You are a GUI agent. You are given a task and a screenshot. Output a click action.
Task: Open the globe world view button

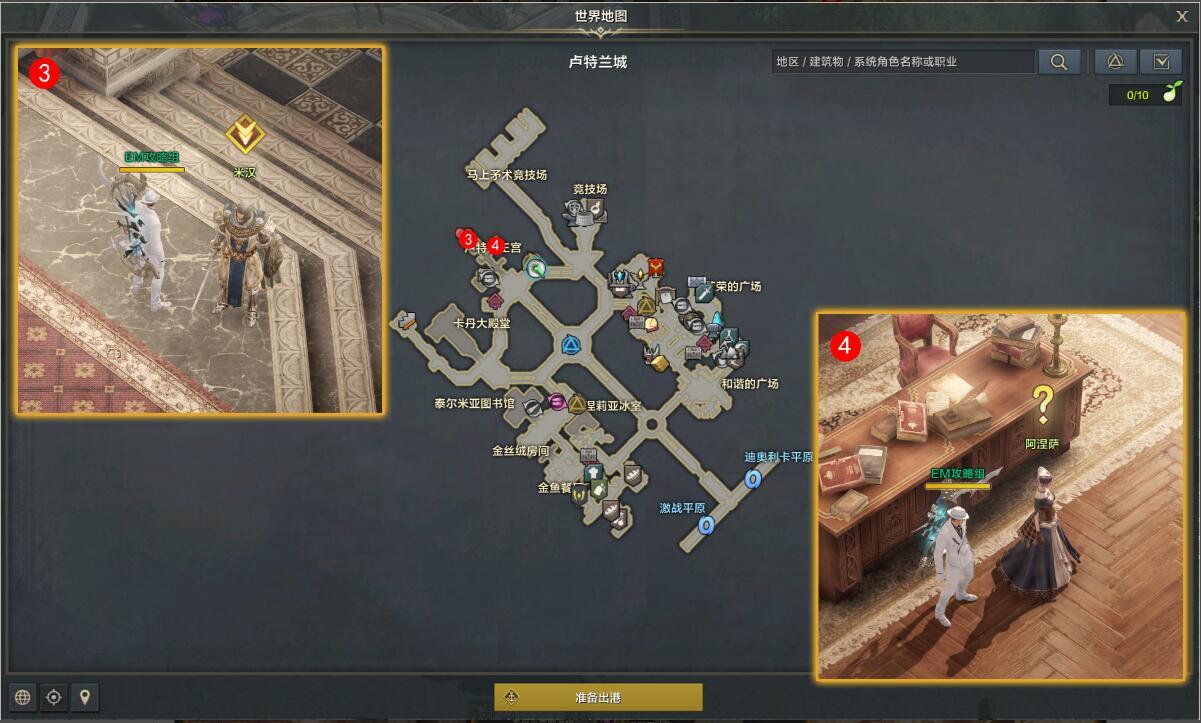[x=23, y=697]
